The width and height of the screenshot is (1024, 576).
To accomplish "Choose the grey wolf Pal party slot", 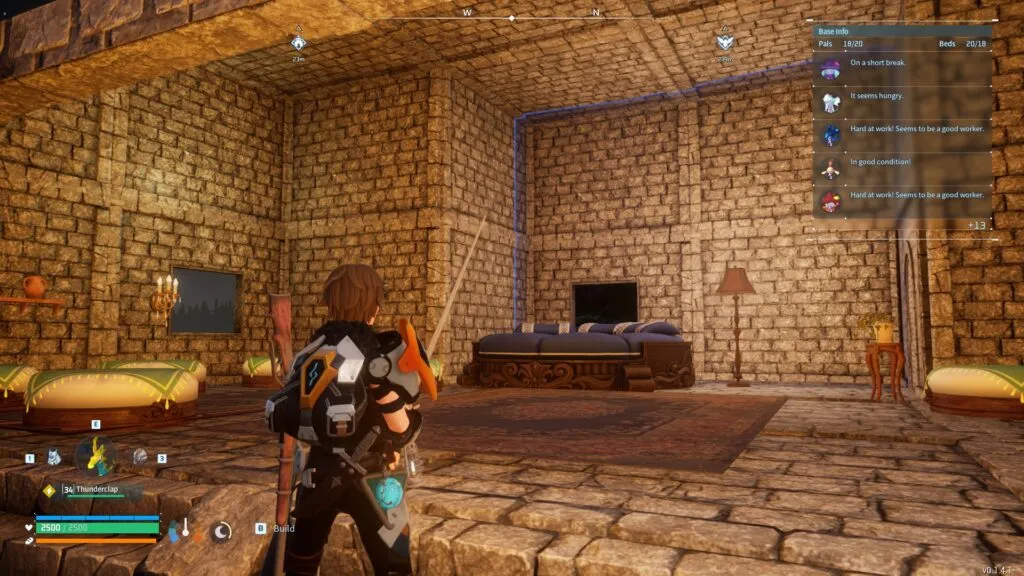I will 53,457.
